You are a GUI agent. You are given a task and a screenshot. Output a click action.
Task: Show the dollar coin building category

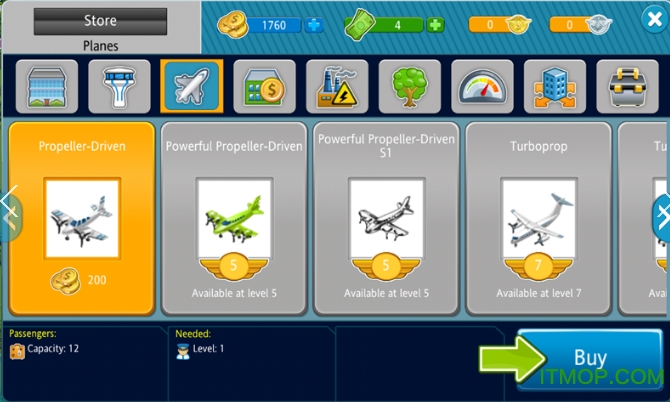click(265, 87)
